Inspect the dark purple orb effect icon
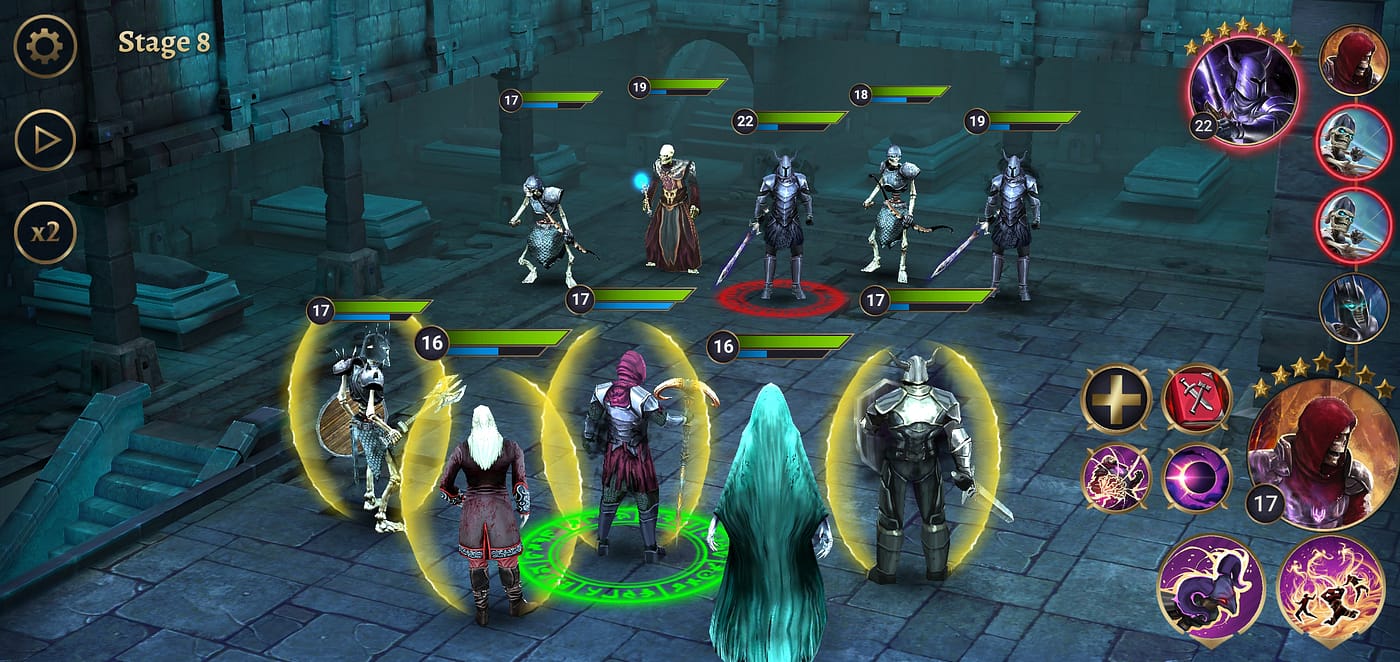1400x662 pixels. point(1196,477)
